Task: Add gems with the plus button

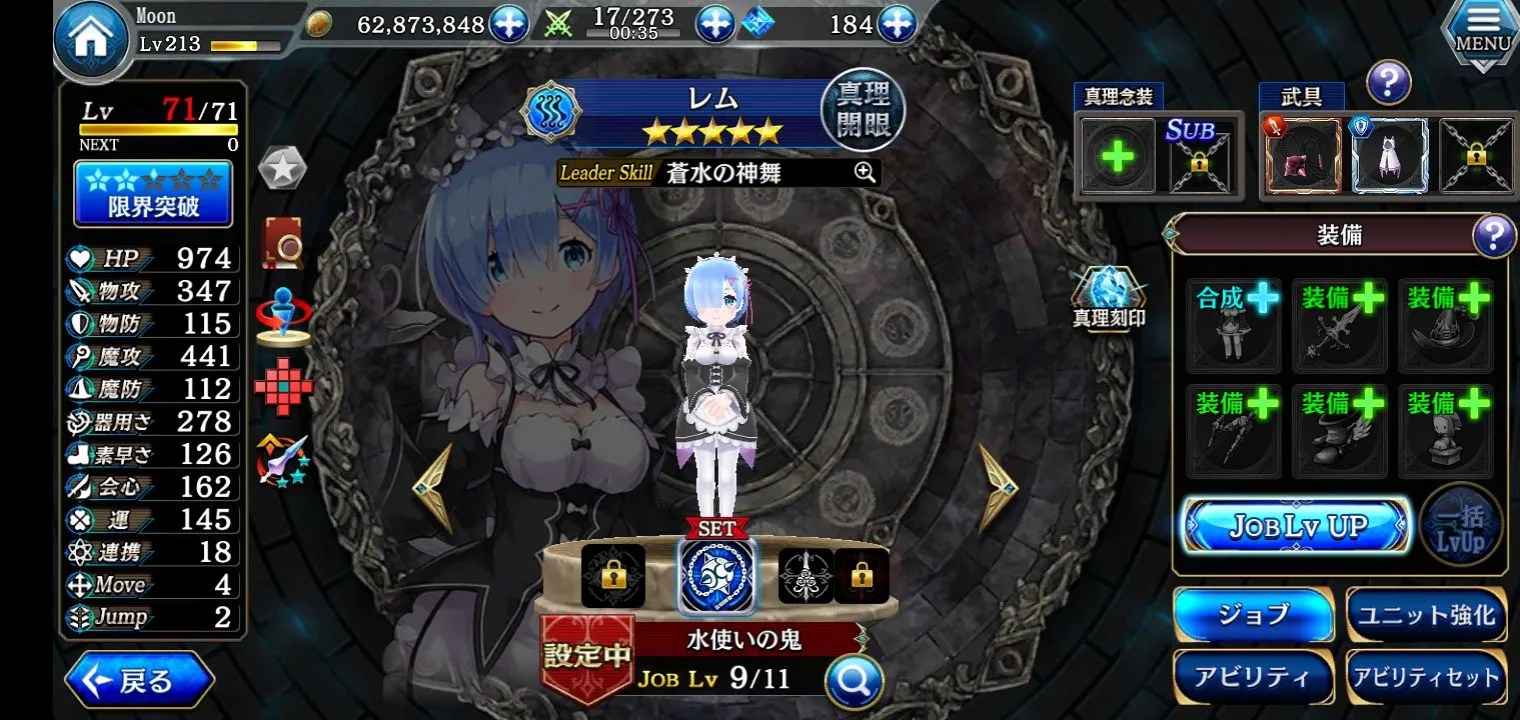Action: tap(897, 24)
